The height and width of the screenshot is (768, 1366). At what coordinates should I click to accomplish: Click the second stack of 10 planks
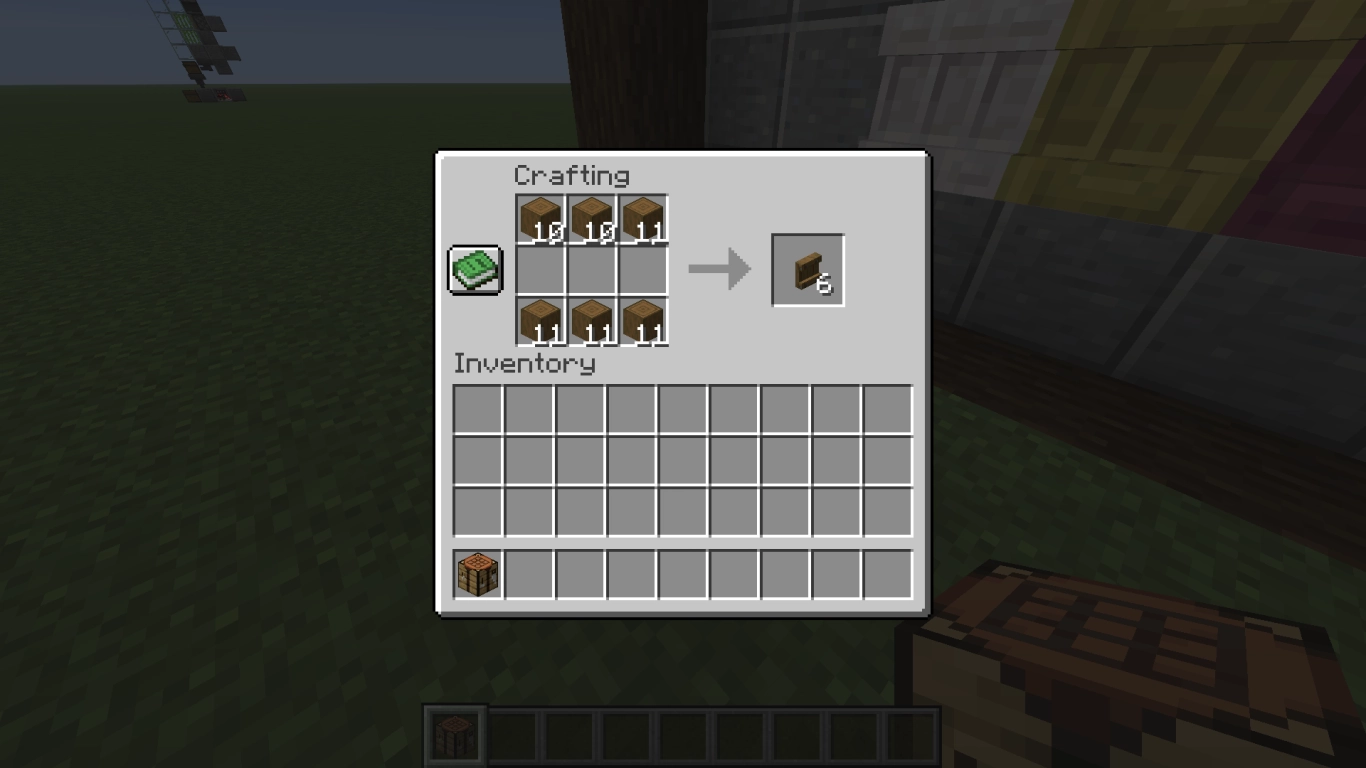591,218
